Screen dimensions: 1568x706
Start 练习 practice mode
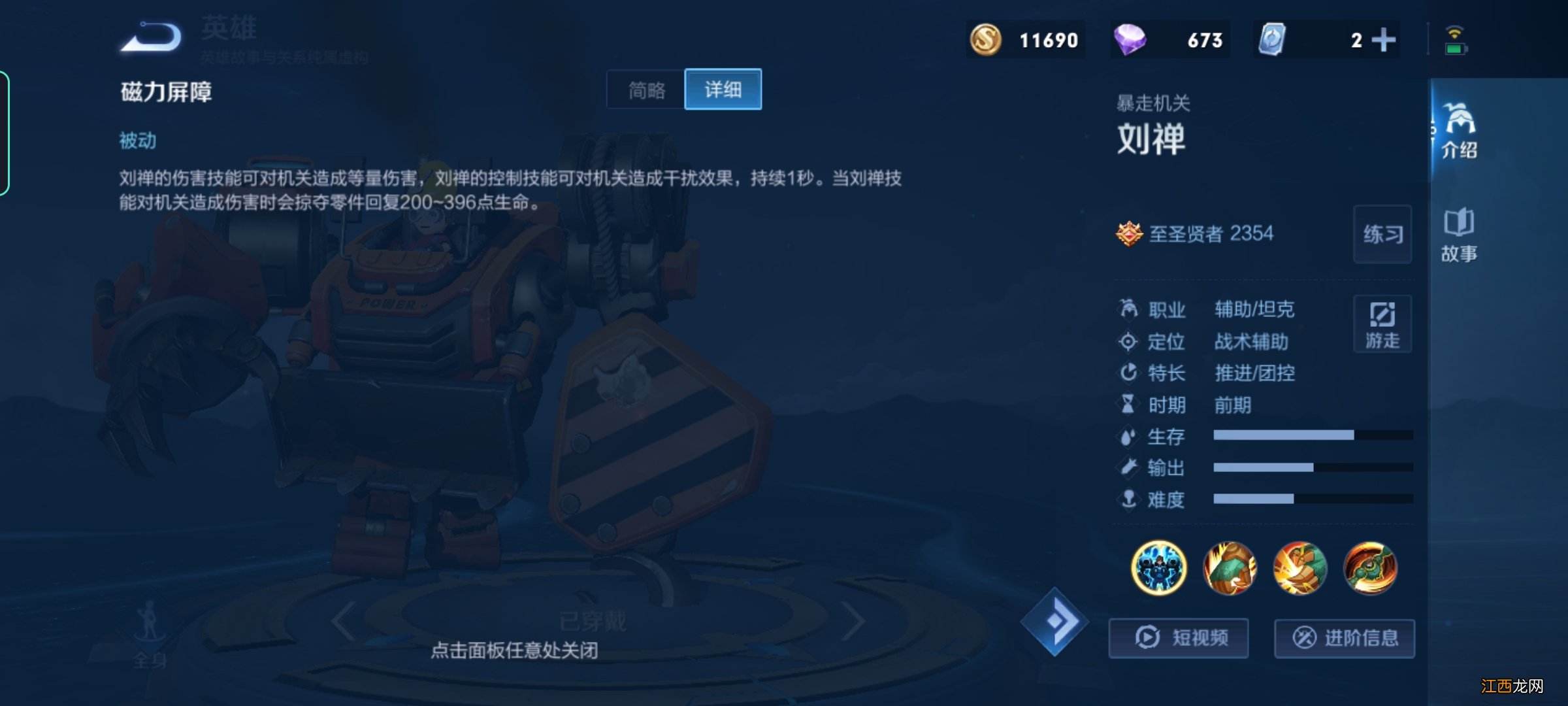point(1382,235)
